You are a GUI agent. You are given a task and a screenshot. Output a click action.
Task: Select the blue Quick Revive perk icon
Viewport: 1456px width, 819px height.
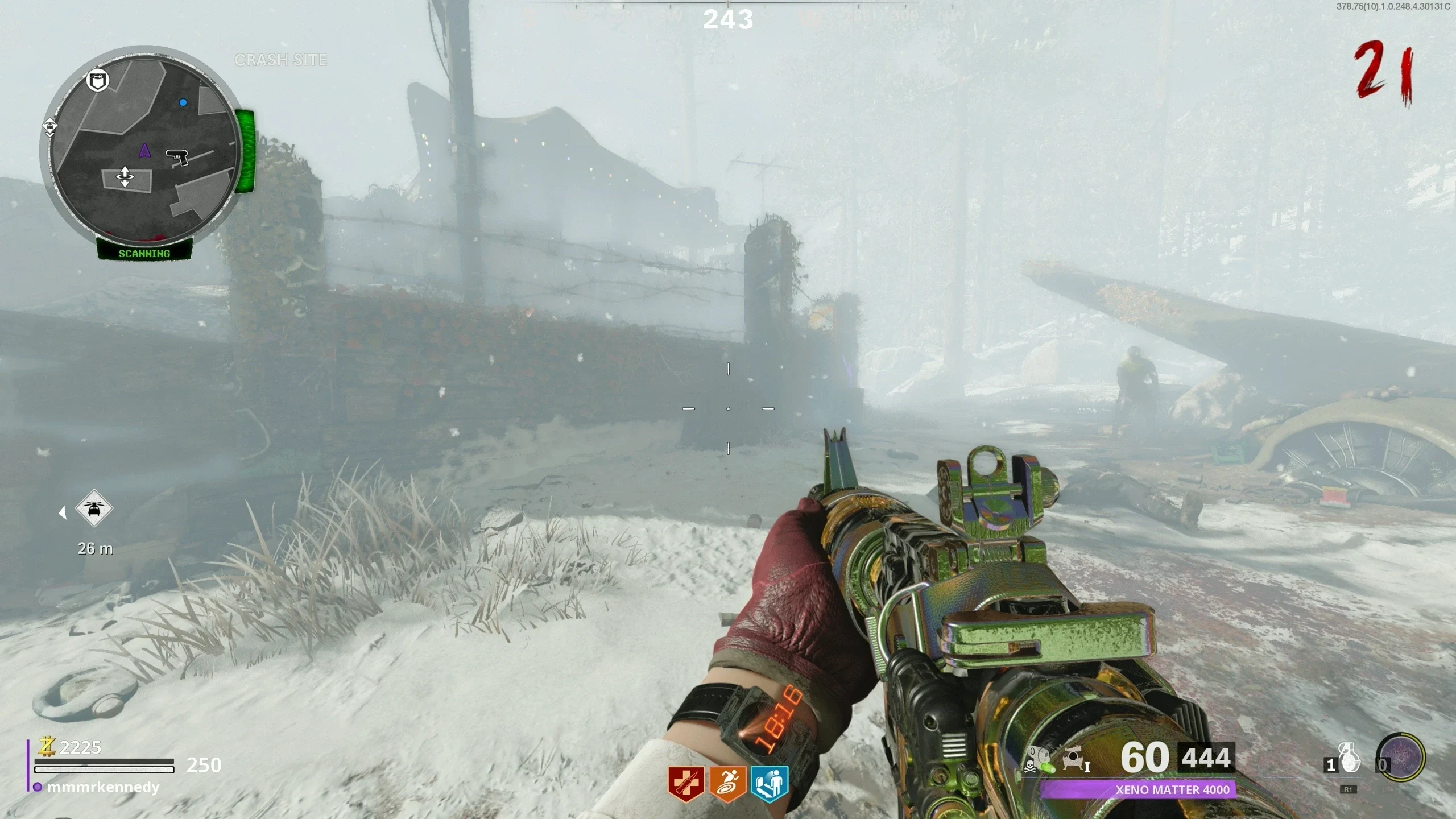(770, 784)
